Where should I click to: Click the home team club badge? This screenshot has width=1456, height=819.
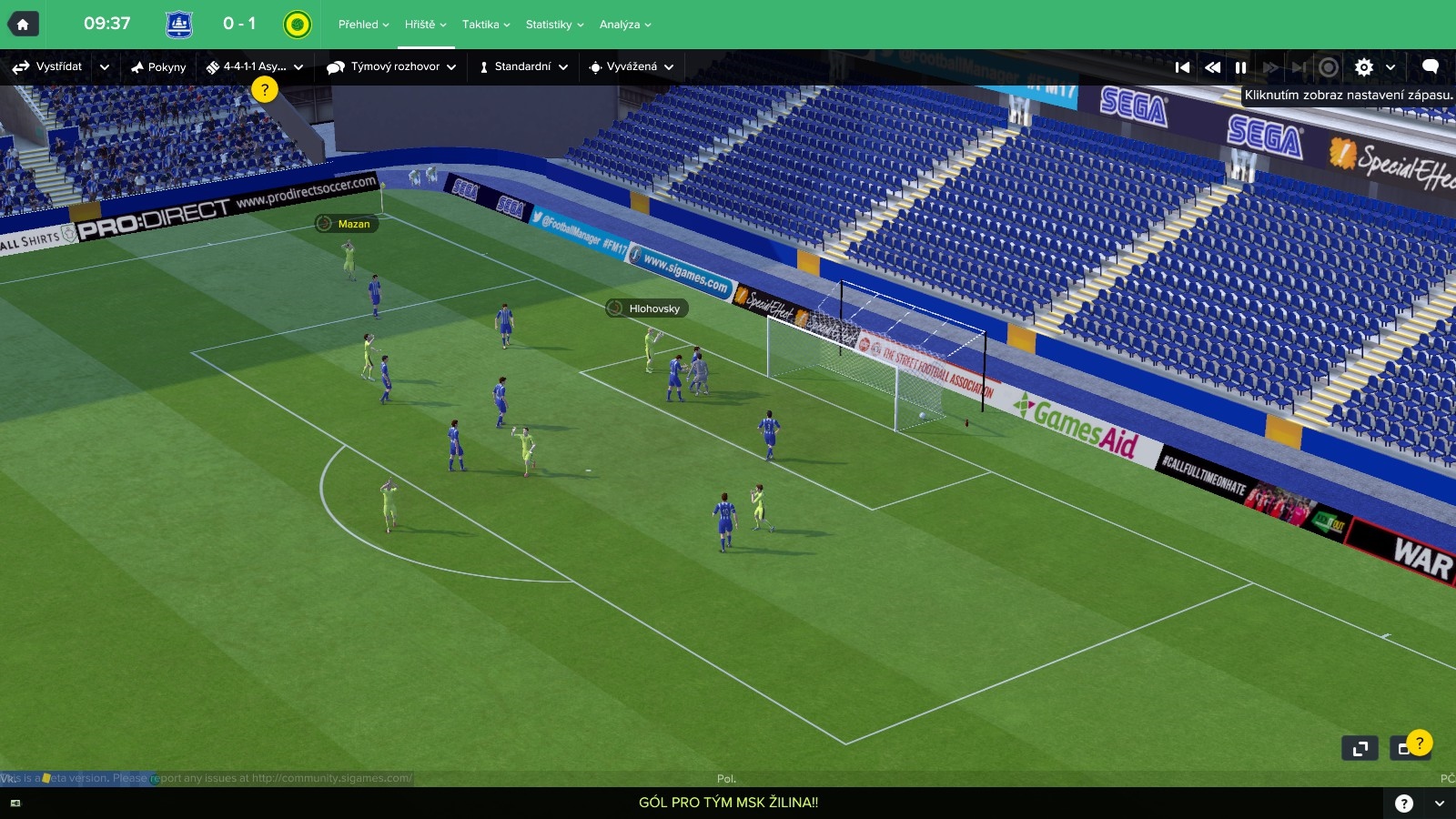[179, 25]
